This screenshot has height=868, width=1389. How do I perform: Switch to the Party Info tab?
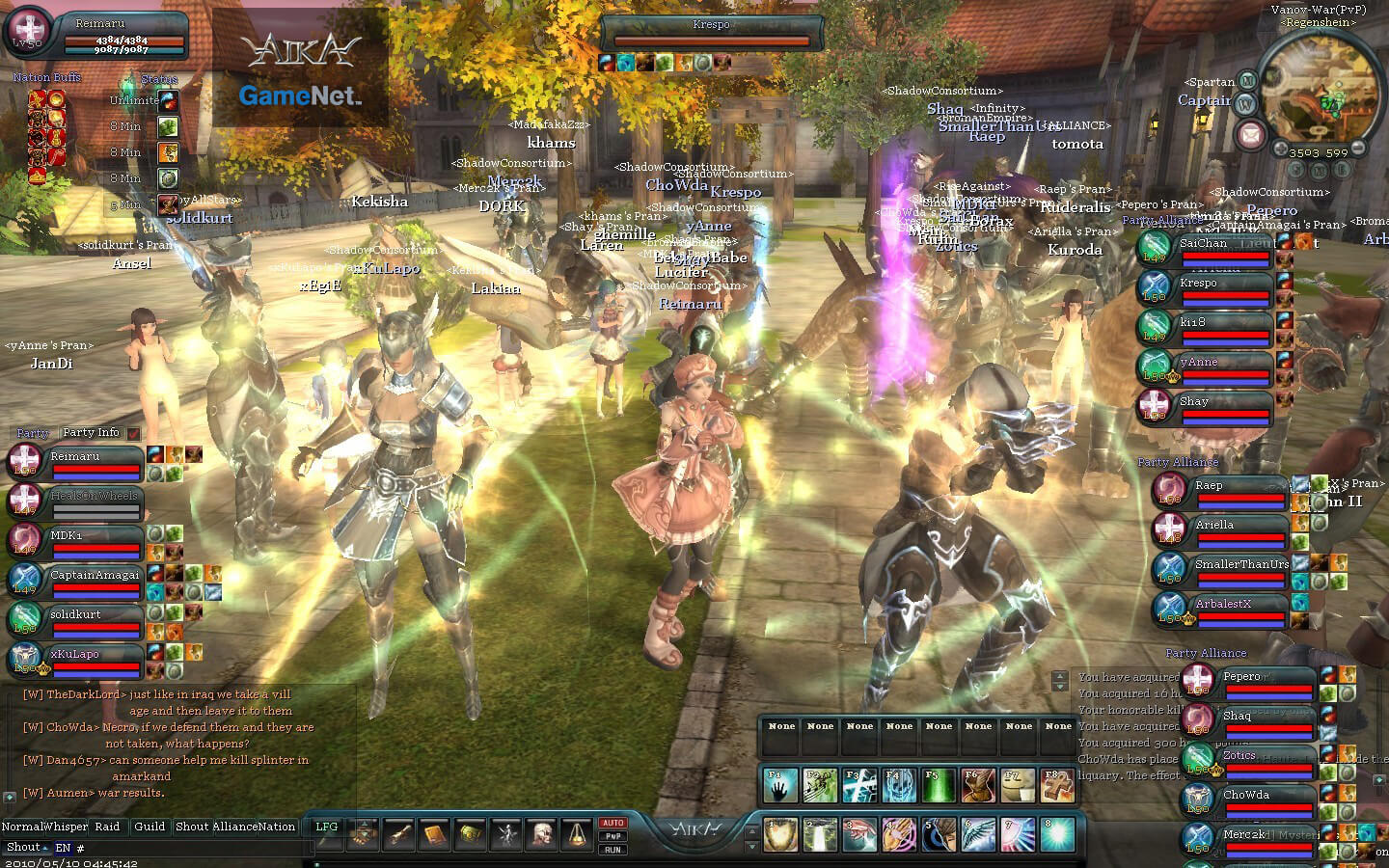tap(90, 432)
